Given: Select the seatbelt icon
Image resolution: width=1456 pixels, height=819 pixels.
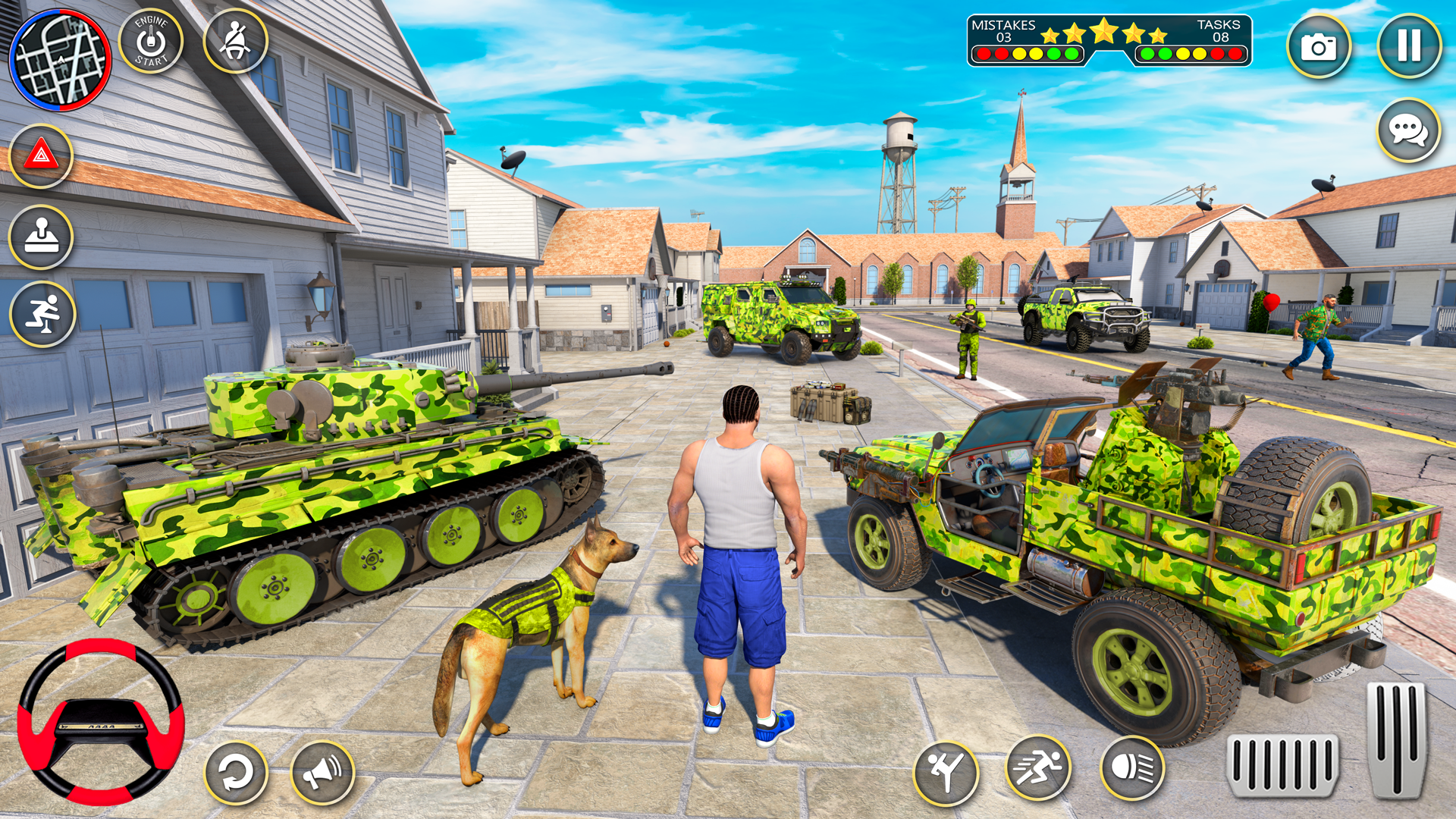Looking at the screenshot, I should coord(234,43).
